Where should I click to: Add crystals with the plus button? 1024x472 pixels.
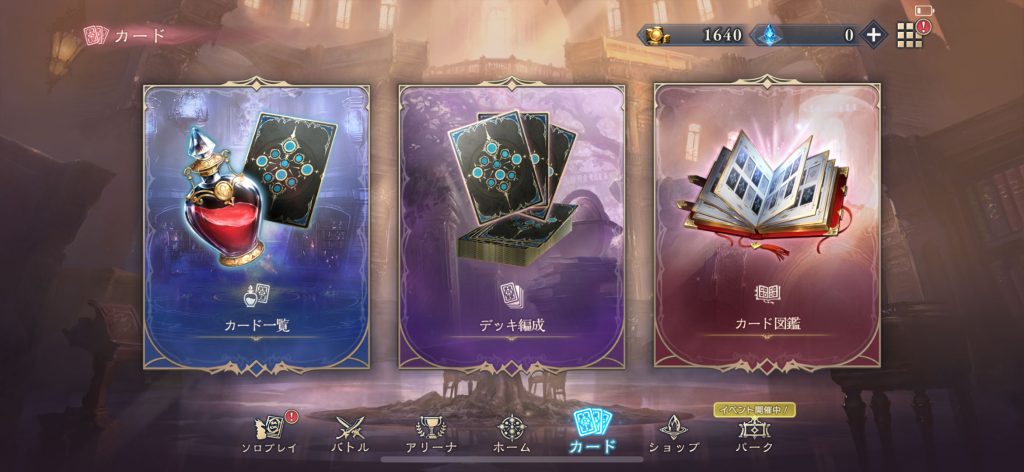(873, 35)
